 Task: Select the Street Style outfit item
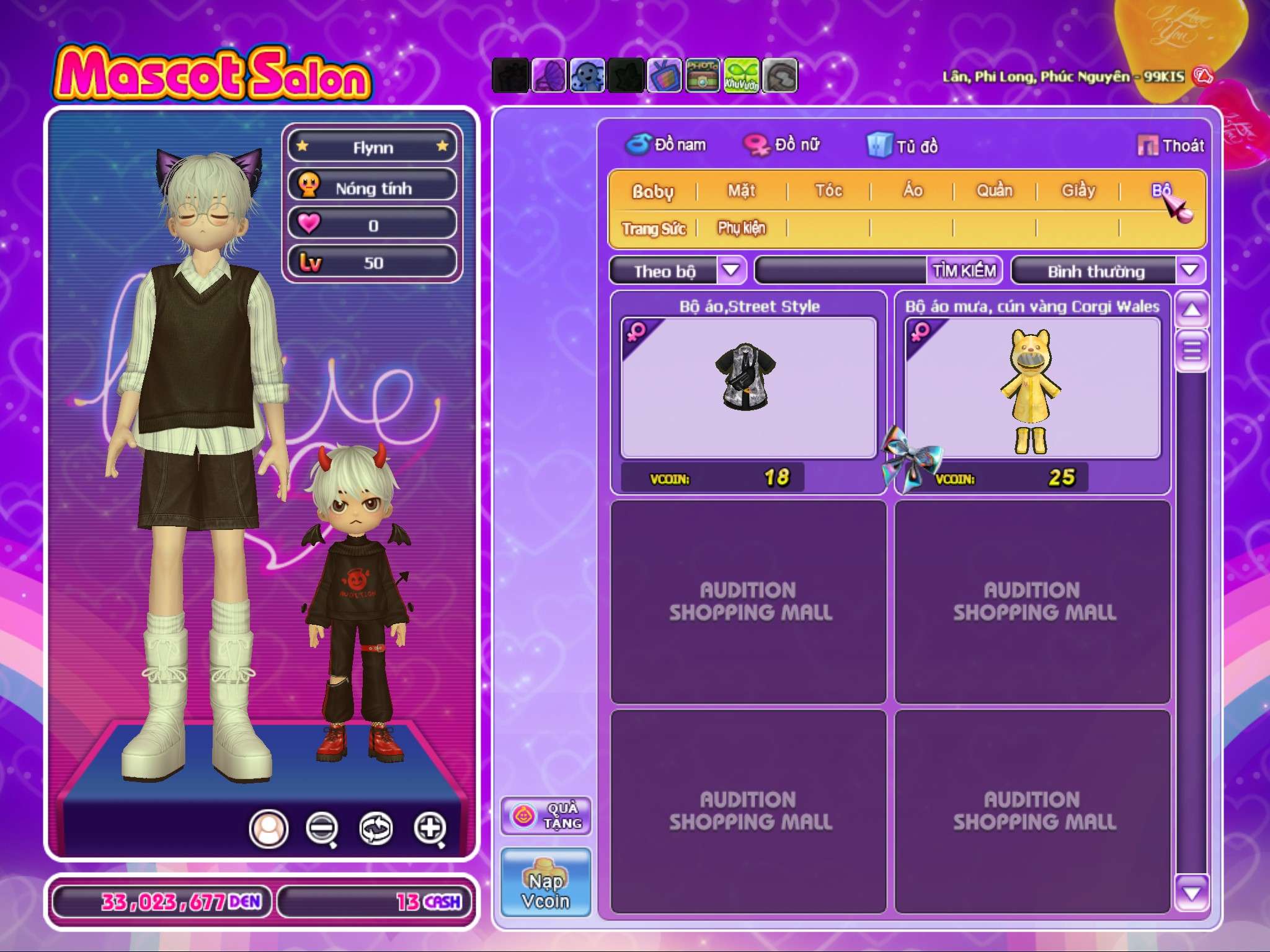point(748,387)
